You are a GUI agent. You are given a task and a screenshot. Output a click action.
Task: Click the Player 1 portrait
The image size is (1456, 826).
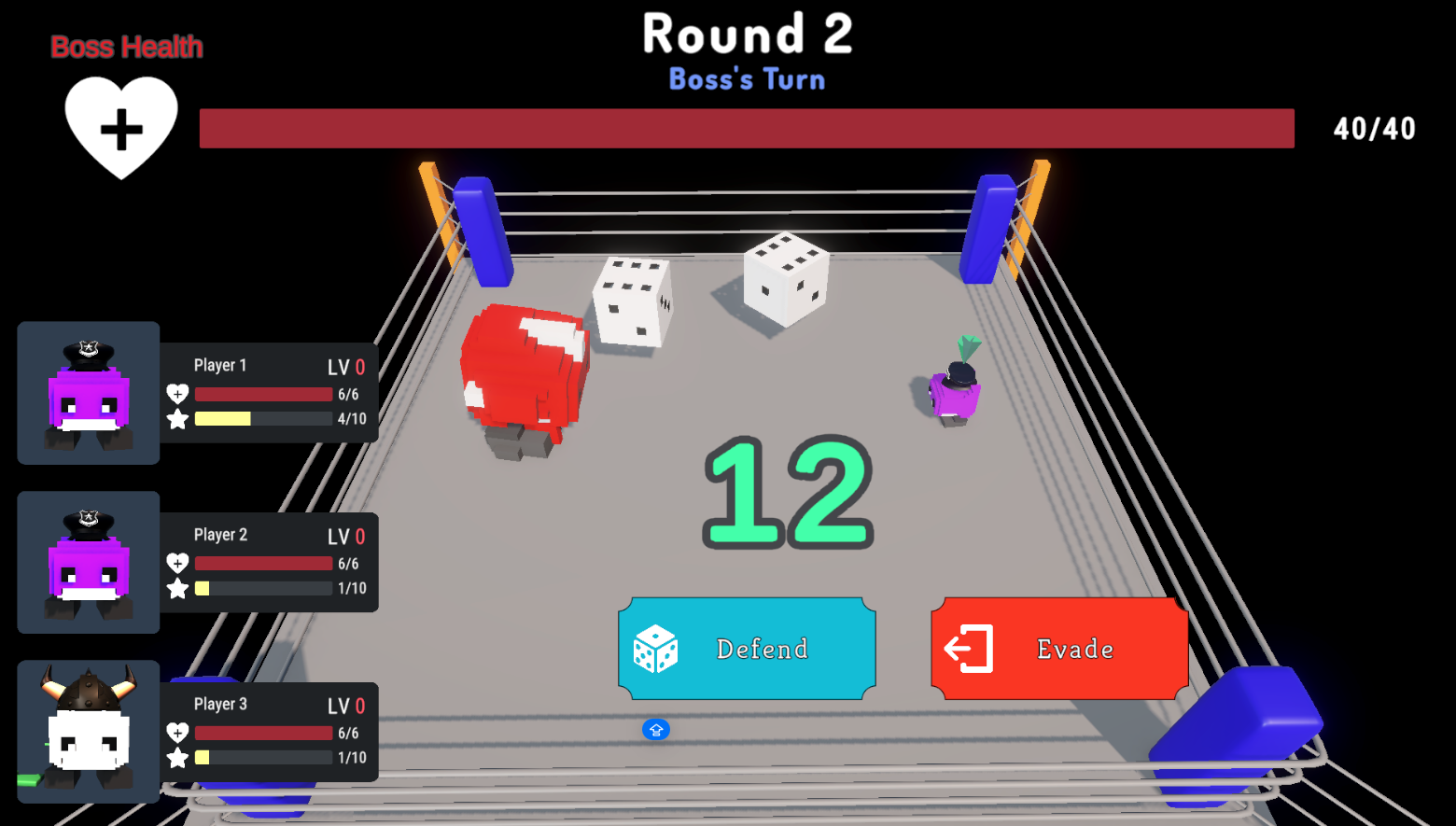[x=89, y=393]
